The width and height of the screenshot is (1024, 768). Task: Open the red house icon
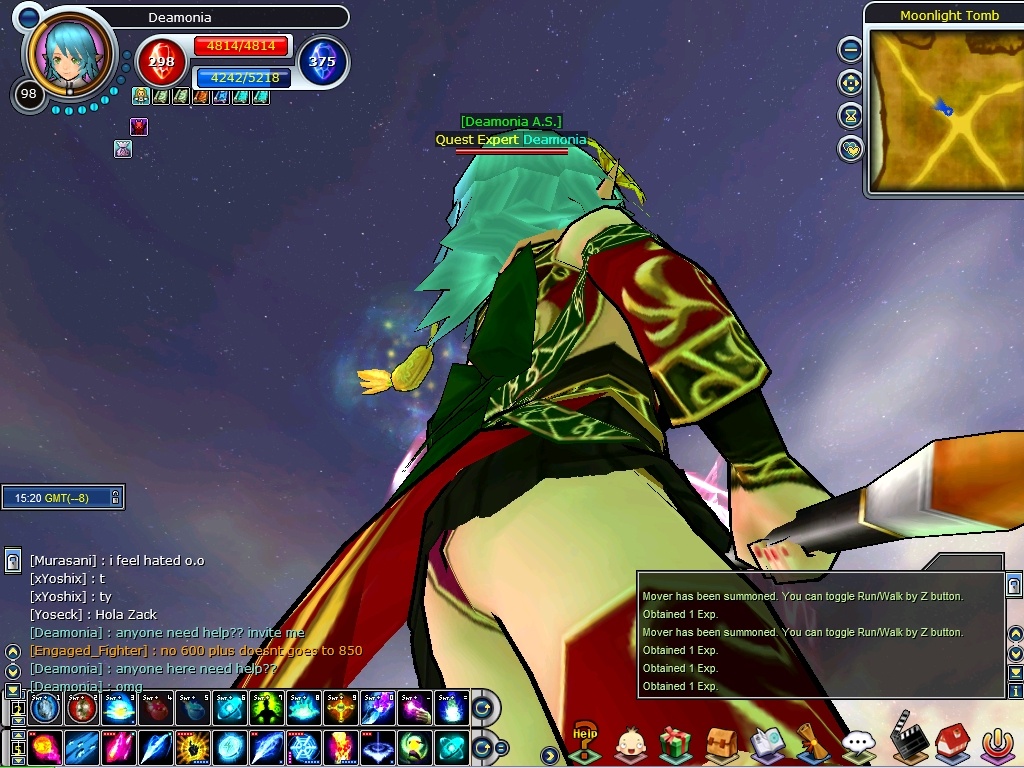951,742
